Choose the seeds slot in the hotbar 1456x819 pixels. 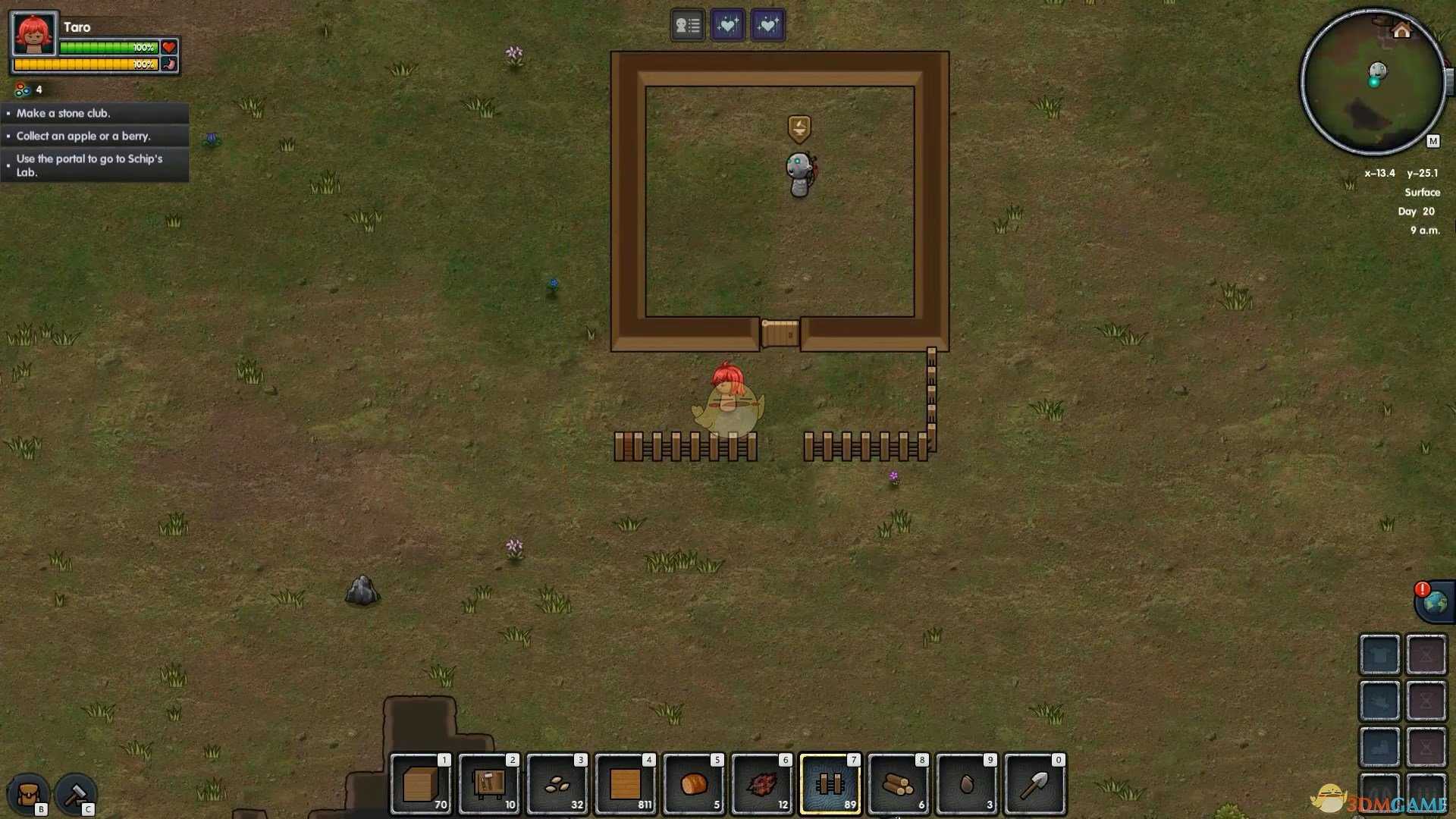(557, 784)
